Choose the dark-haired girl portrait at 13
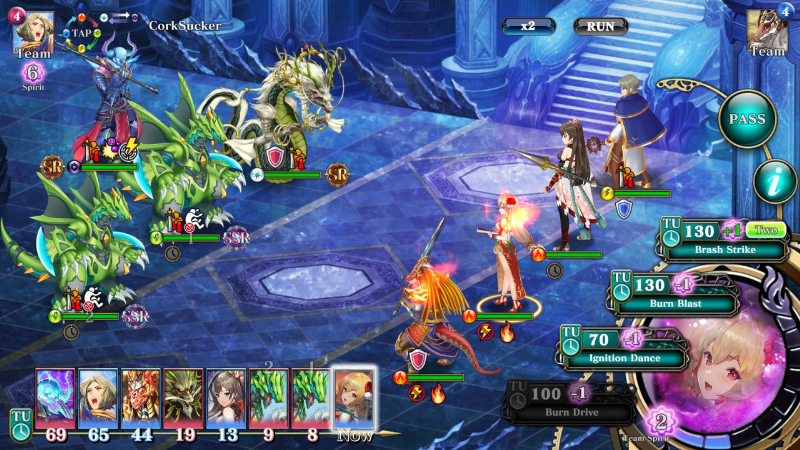This screenshot has height=450, width=800. (x=226, y=399)
